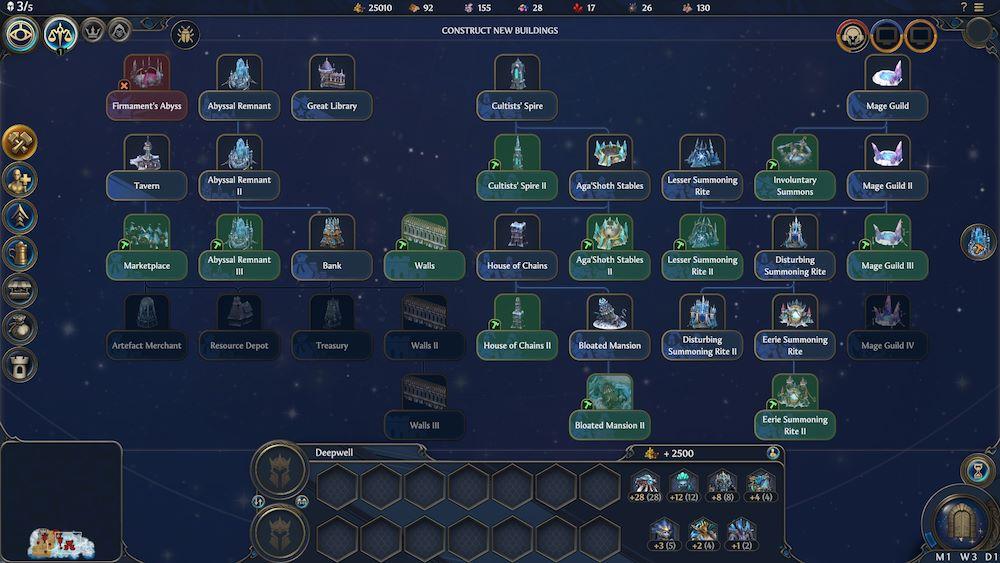Select the Firmament's Abyss building
Viewport: 1000px width, 563px height.
coord(146,105)
